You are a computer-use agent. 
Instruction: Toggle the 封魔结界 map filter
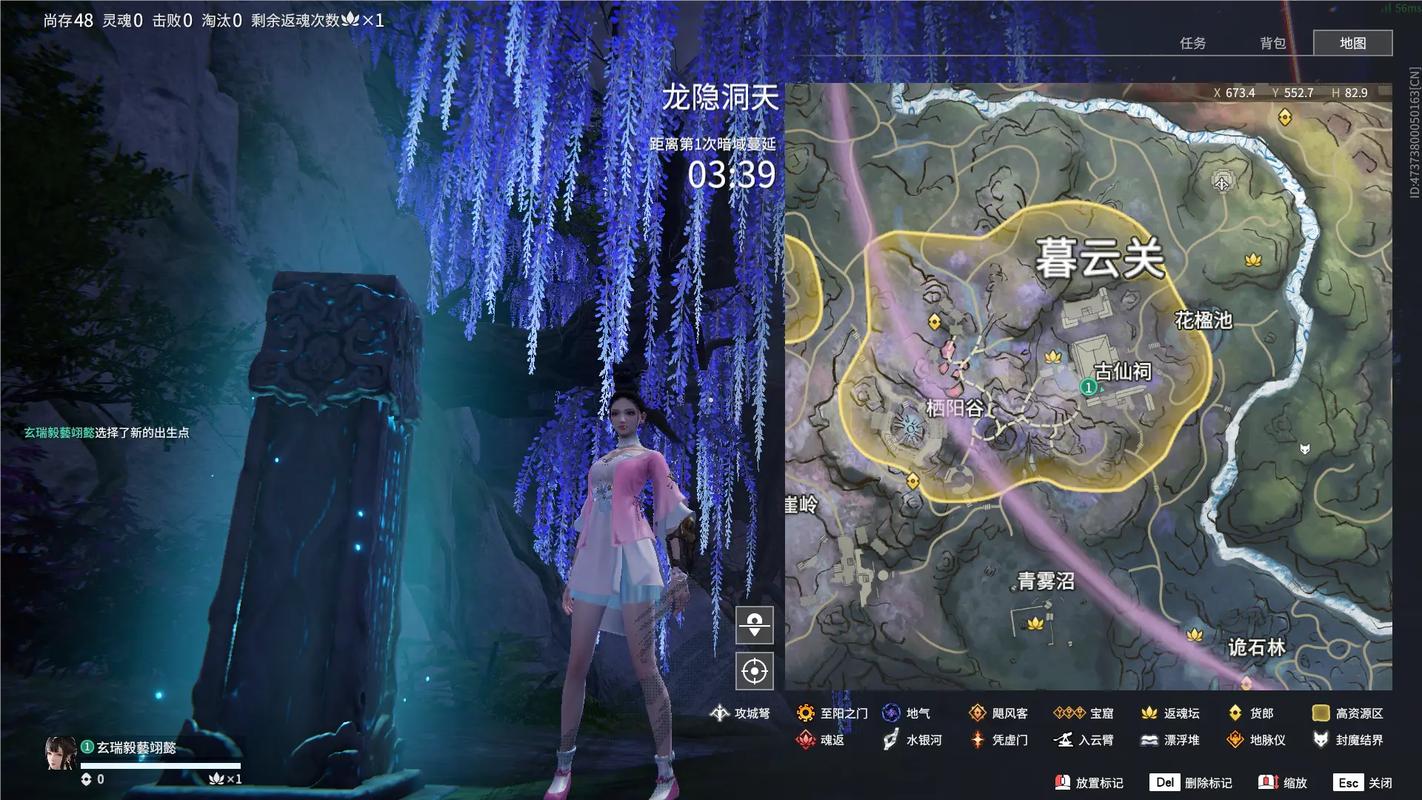[1318, 741]
